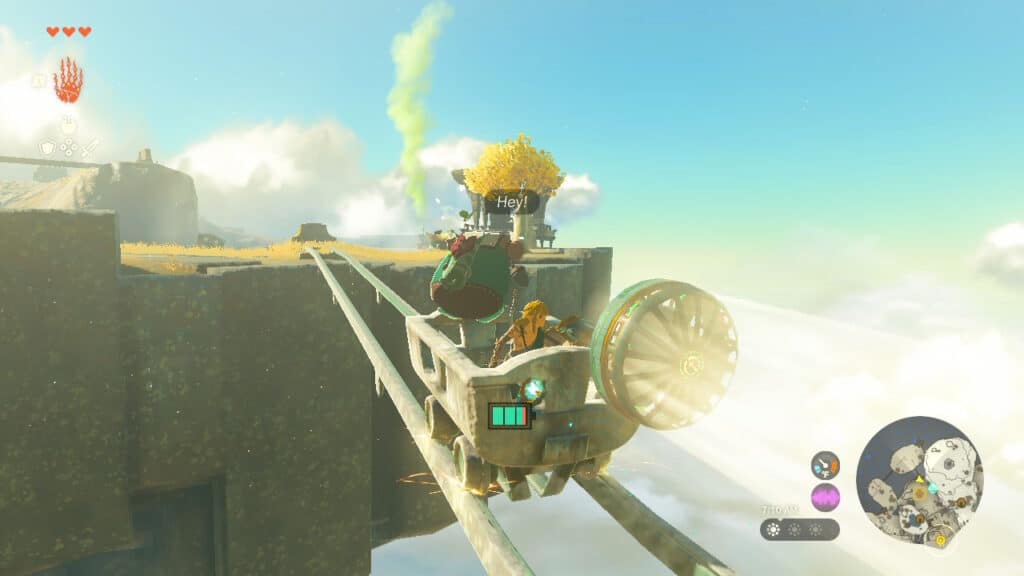Activate the red Ultrahand ability icon
The height and width of the screenshot is (576, 1024).
67,82
